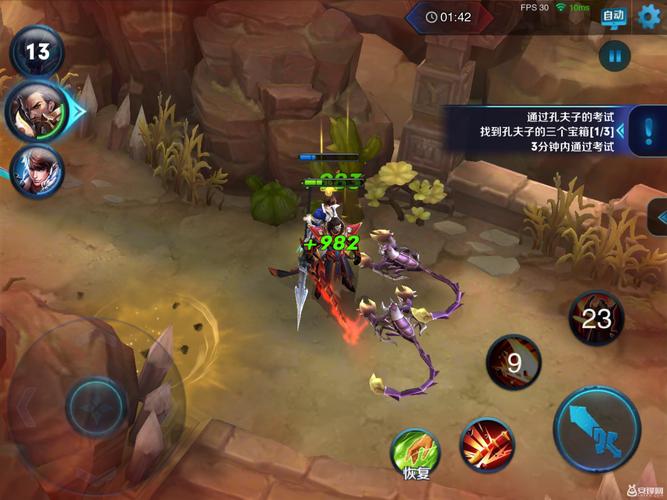Open the gear settings menu

pos(649,16)
